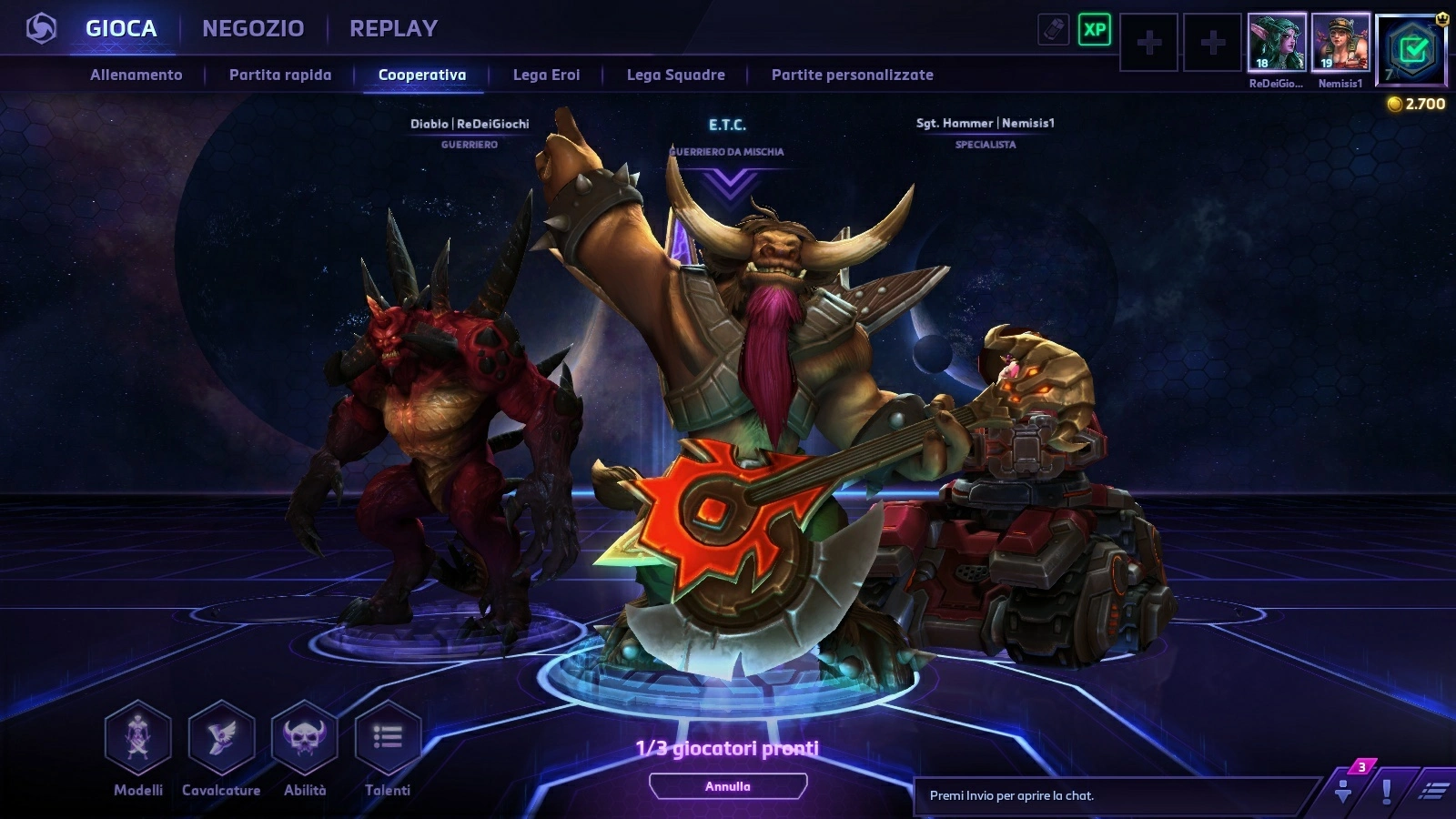Open the Gioca main tab
This screenshot has height=819, width=1456.
[x=121, y=28]
